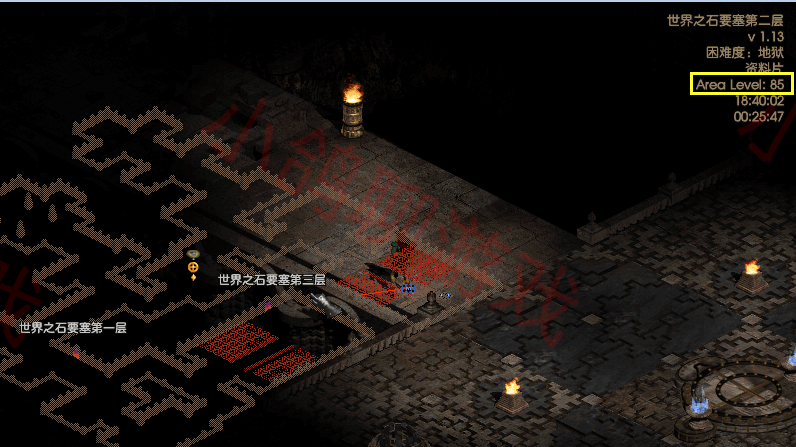Screen dimensions: 796x447
Task: Click the 世界之石要塞第三层 map label
Action: (271, 280)
